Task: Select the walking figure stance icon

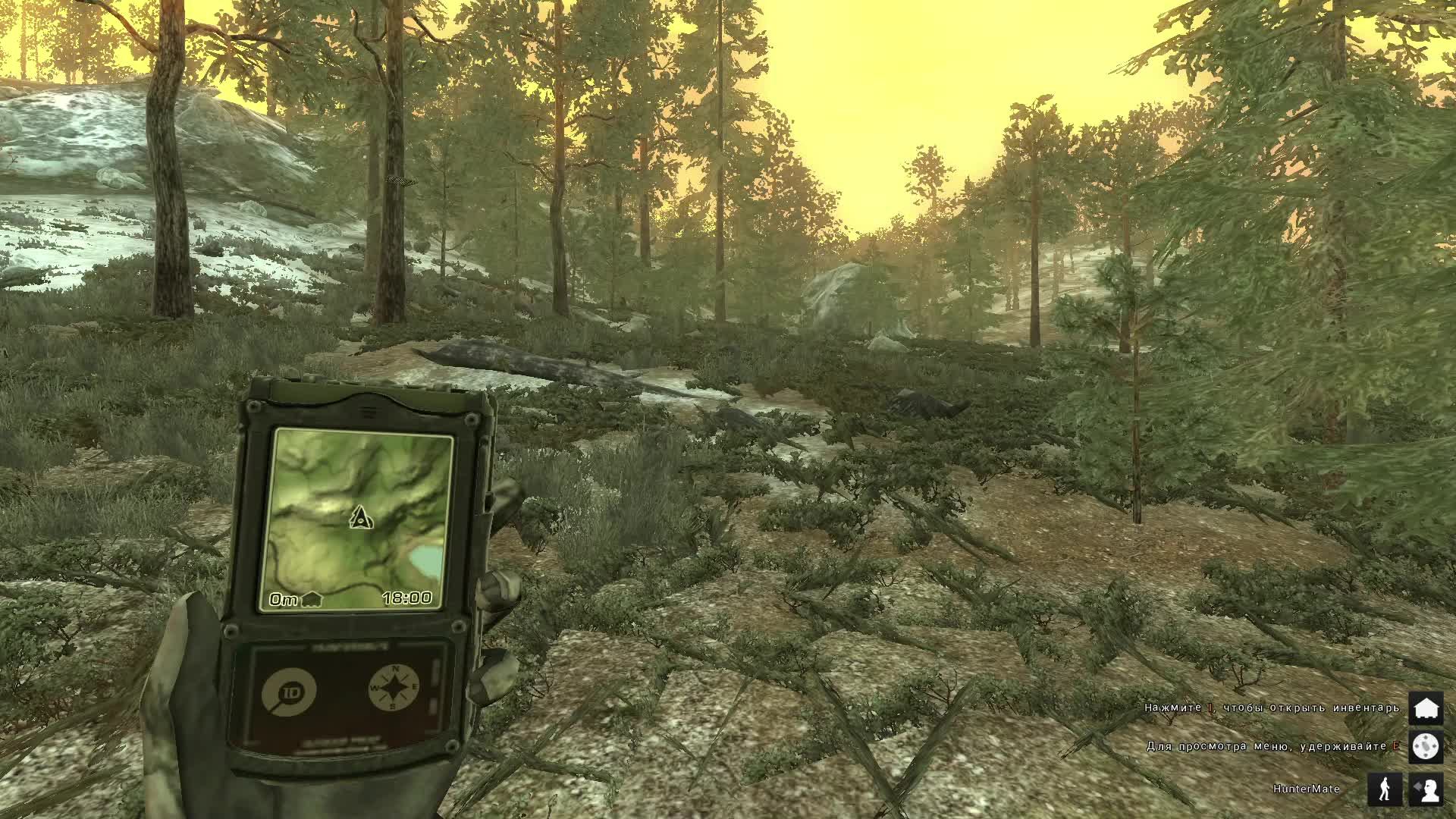Action: point(1386,789)
